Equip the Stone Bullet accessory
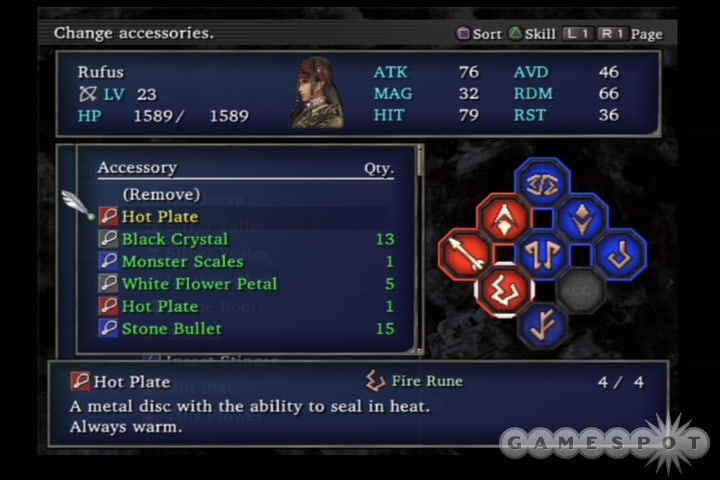The height and width of the screenshot is (480, 720). click(171, 328)
